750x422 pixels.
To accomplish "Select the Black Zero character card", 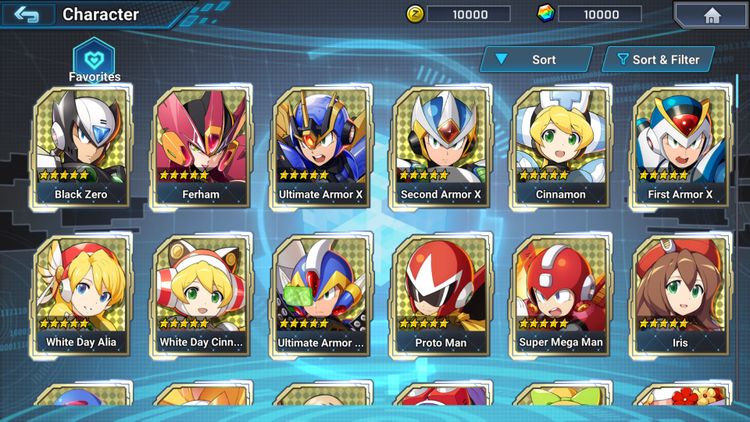I will [x=82, y=147].
